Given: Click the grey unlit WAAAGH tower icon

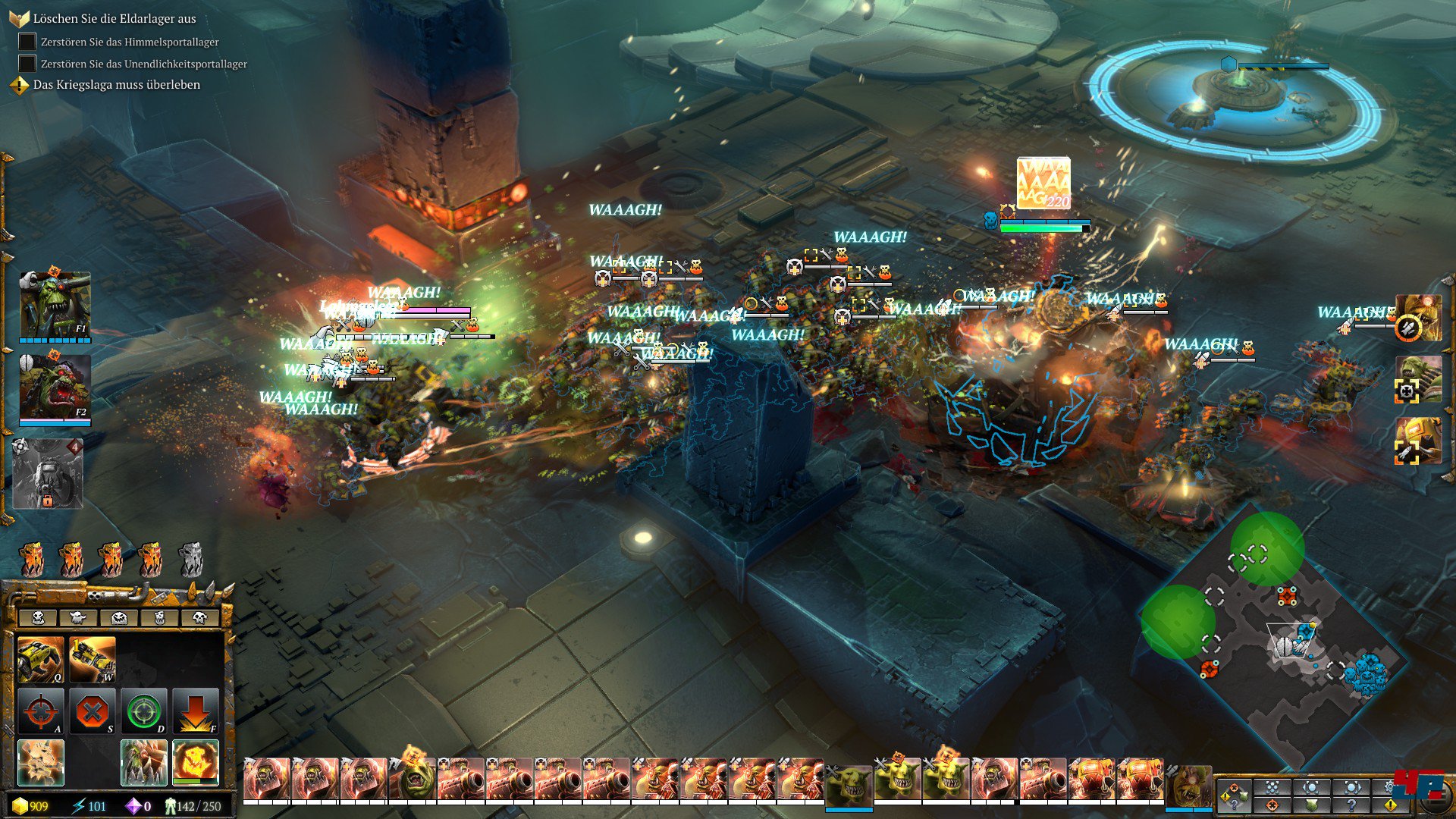Looking at the screenshot, I should 190,560.
